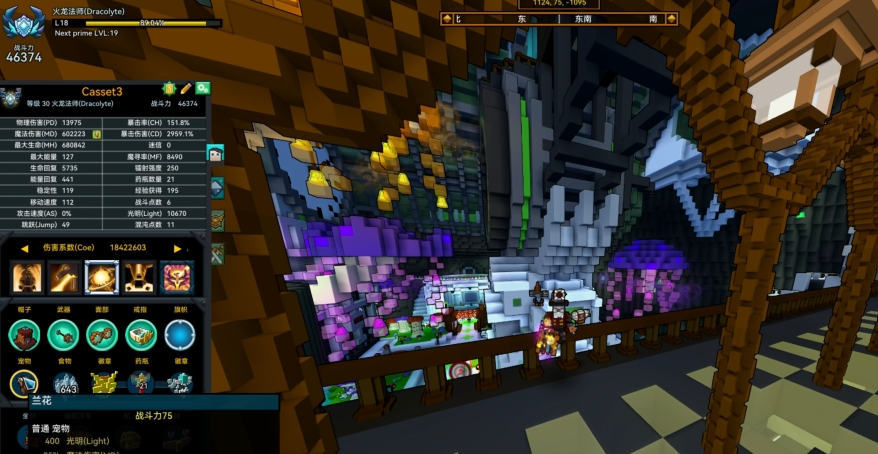Show next stat with right yellow arrow
Screen dimensions: 878x454
tap(177, 248)
